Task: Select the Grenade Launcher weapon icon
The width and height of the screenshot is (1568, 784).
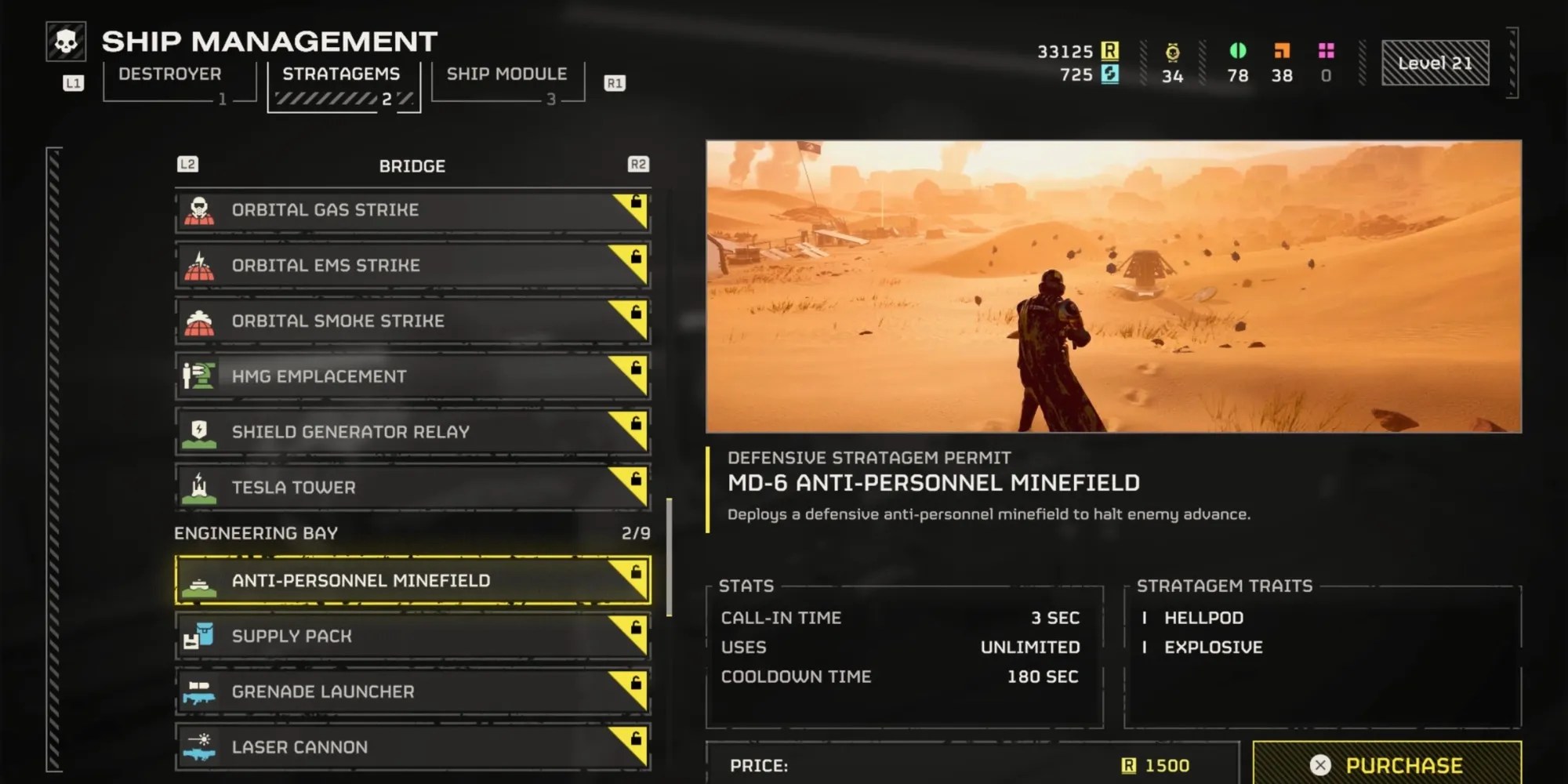Action: coord(199,691)
